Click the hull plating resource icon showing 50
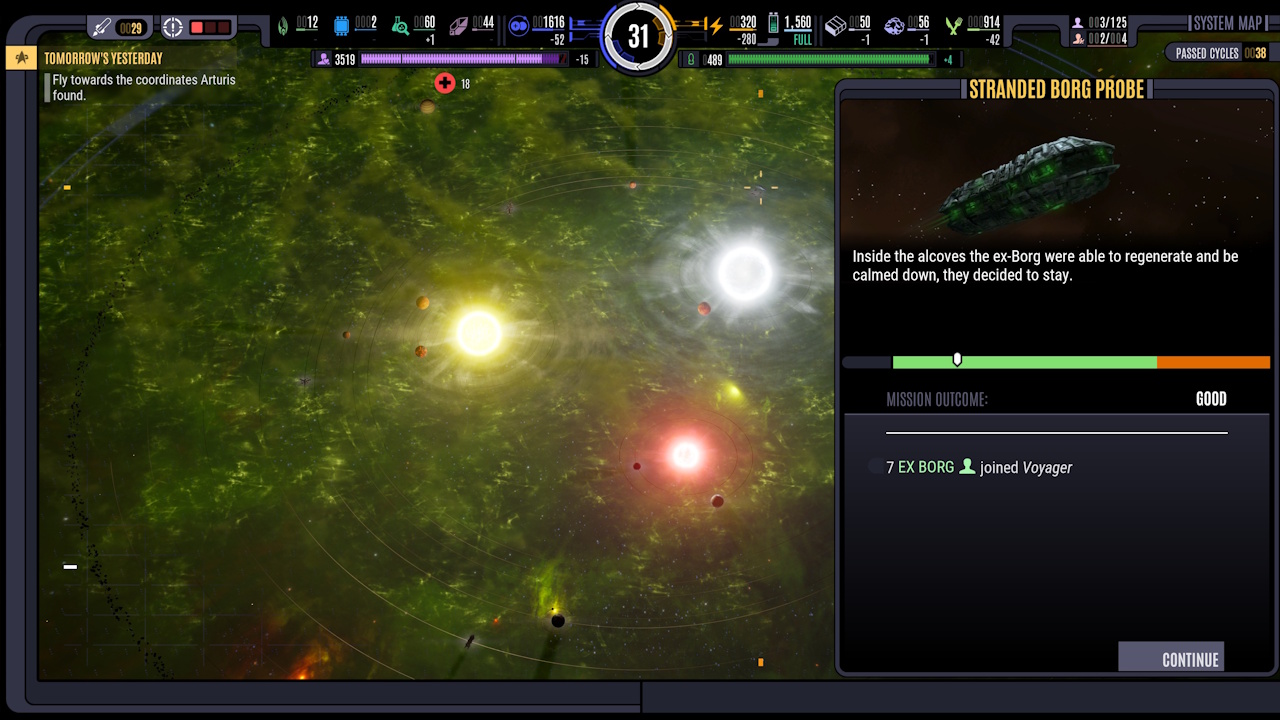Screen dimensions: 1280x720 [837, 25]
